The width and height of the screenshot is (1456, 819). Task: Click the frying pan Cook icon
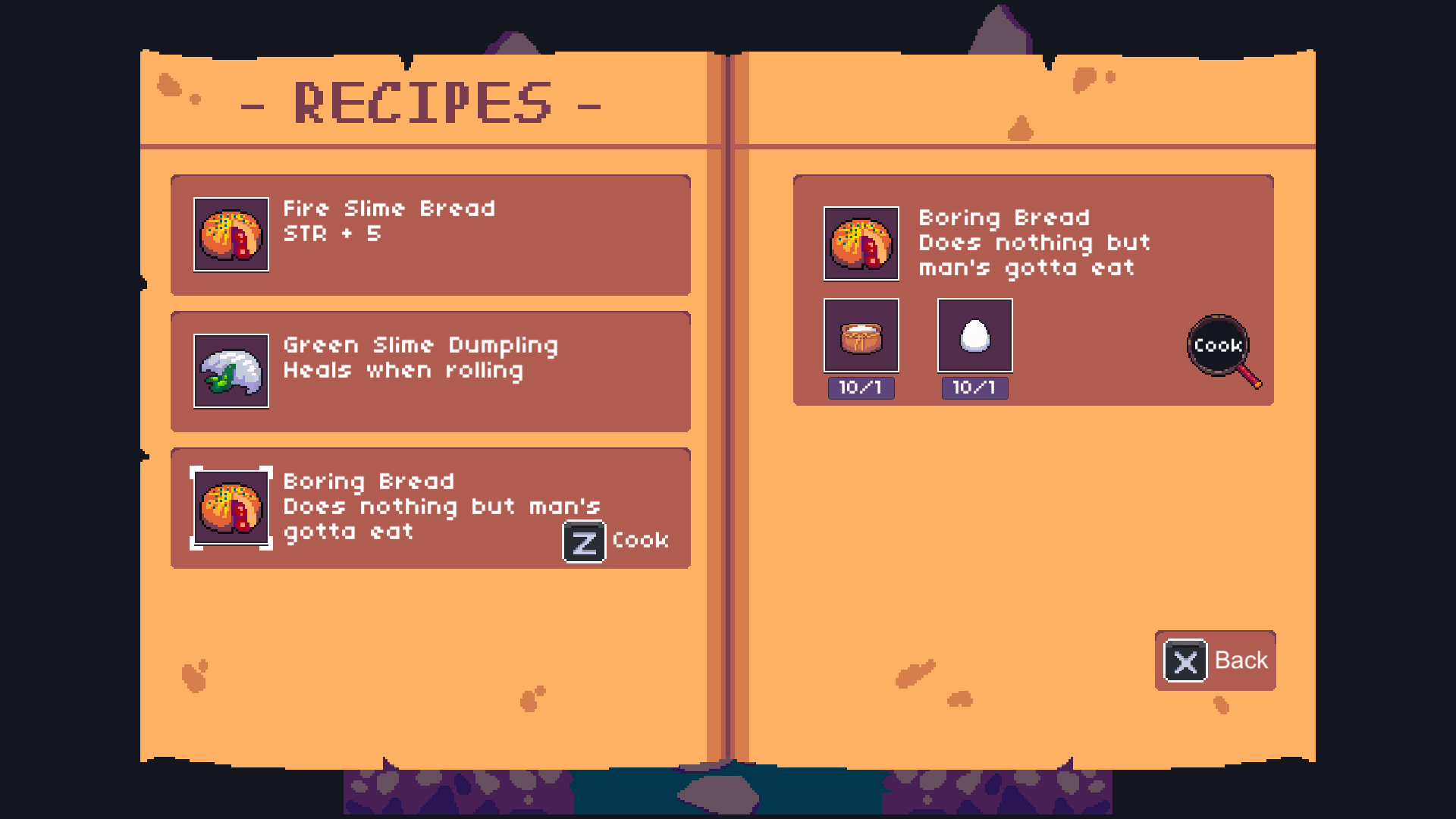coord(1216,345)
